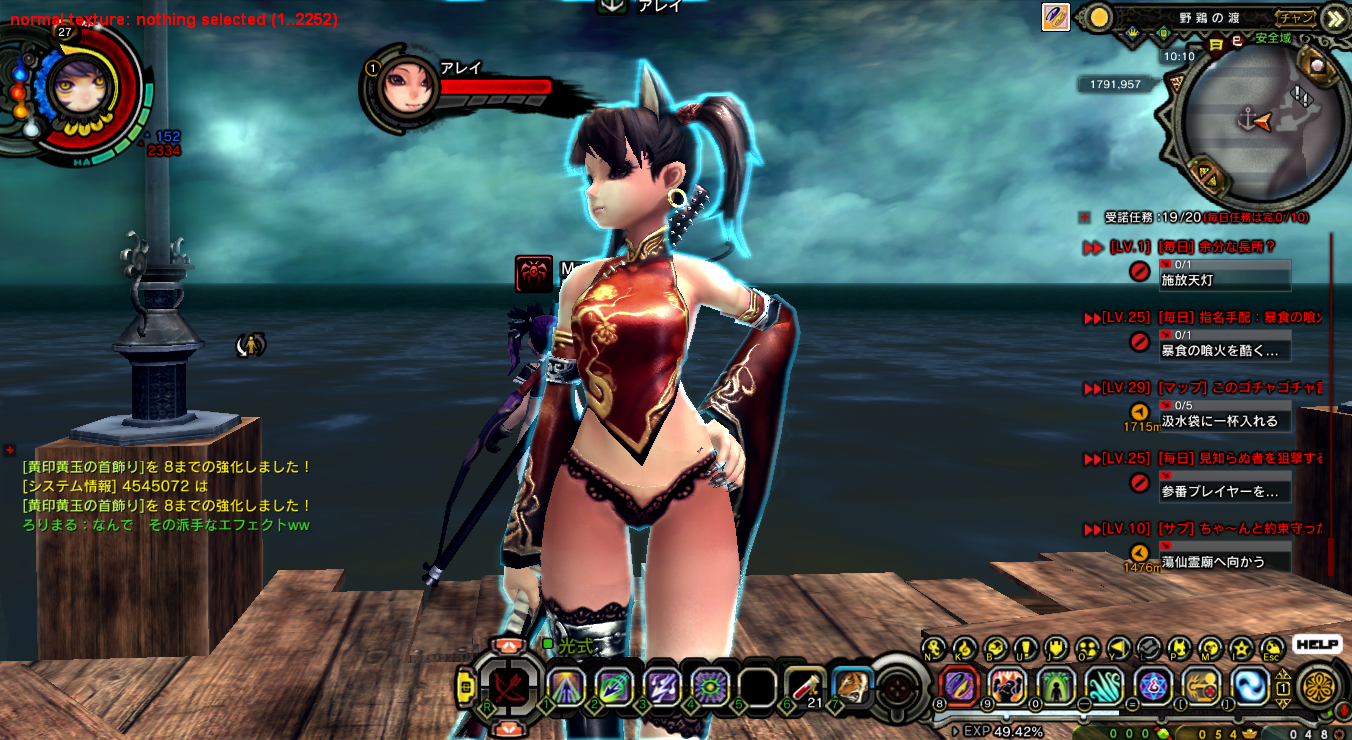Viewport: 1352px width, 740px height.
Task: Activate the tiger skill icon
Action: tap(851, 686)
